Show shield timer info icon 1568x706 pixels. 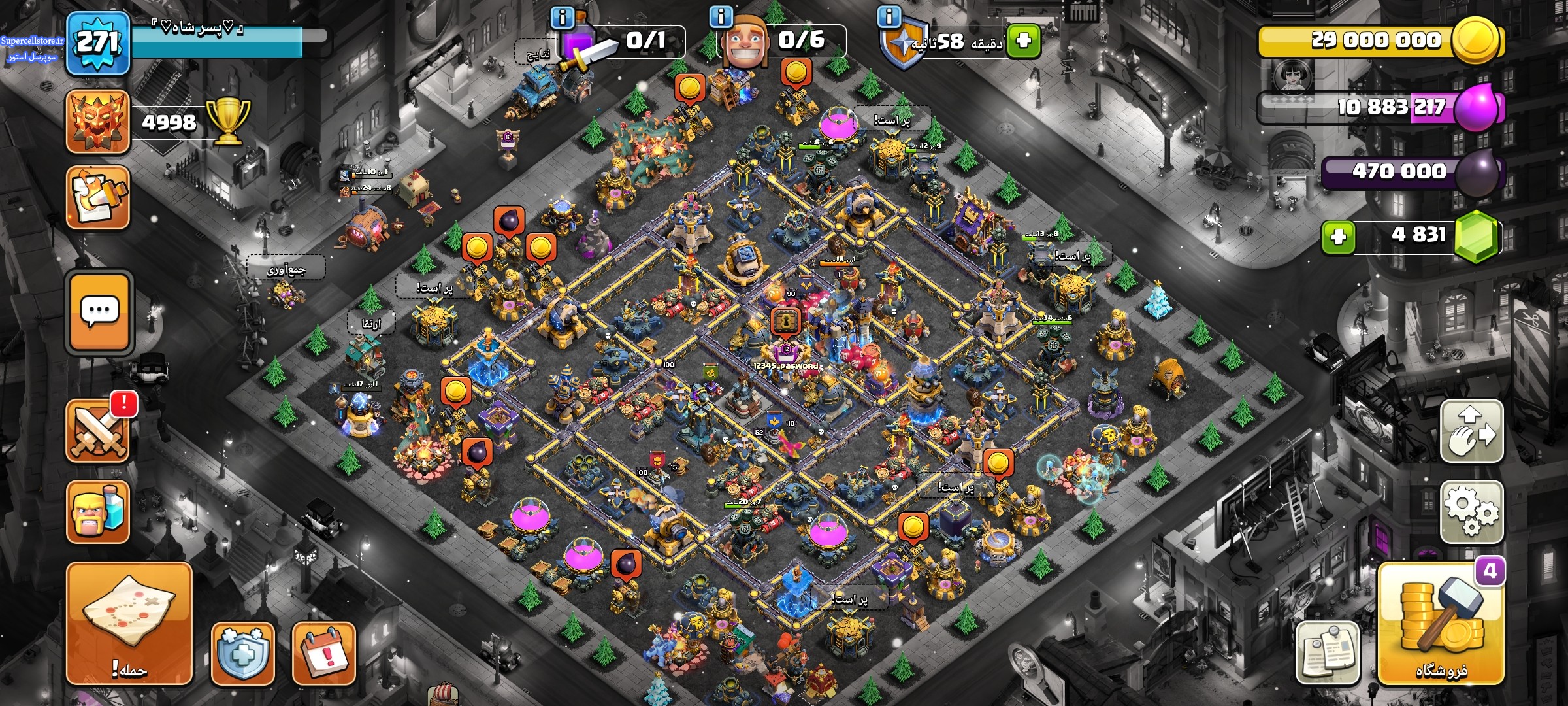(889, 16)
